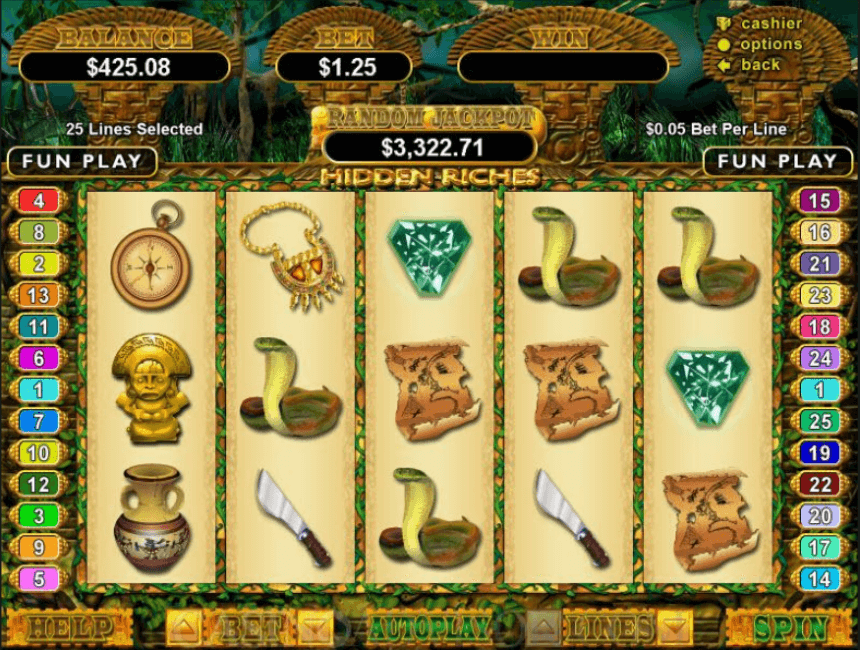Open the options menu
Image resolution: width=860 pixels, height=650 pixels.
pyautogui.click(x=771, y=44)
